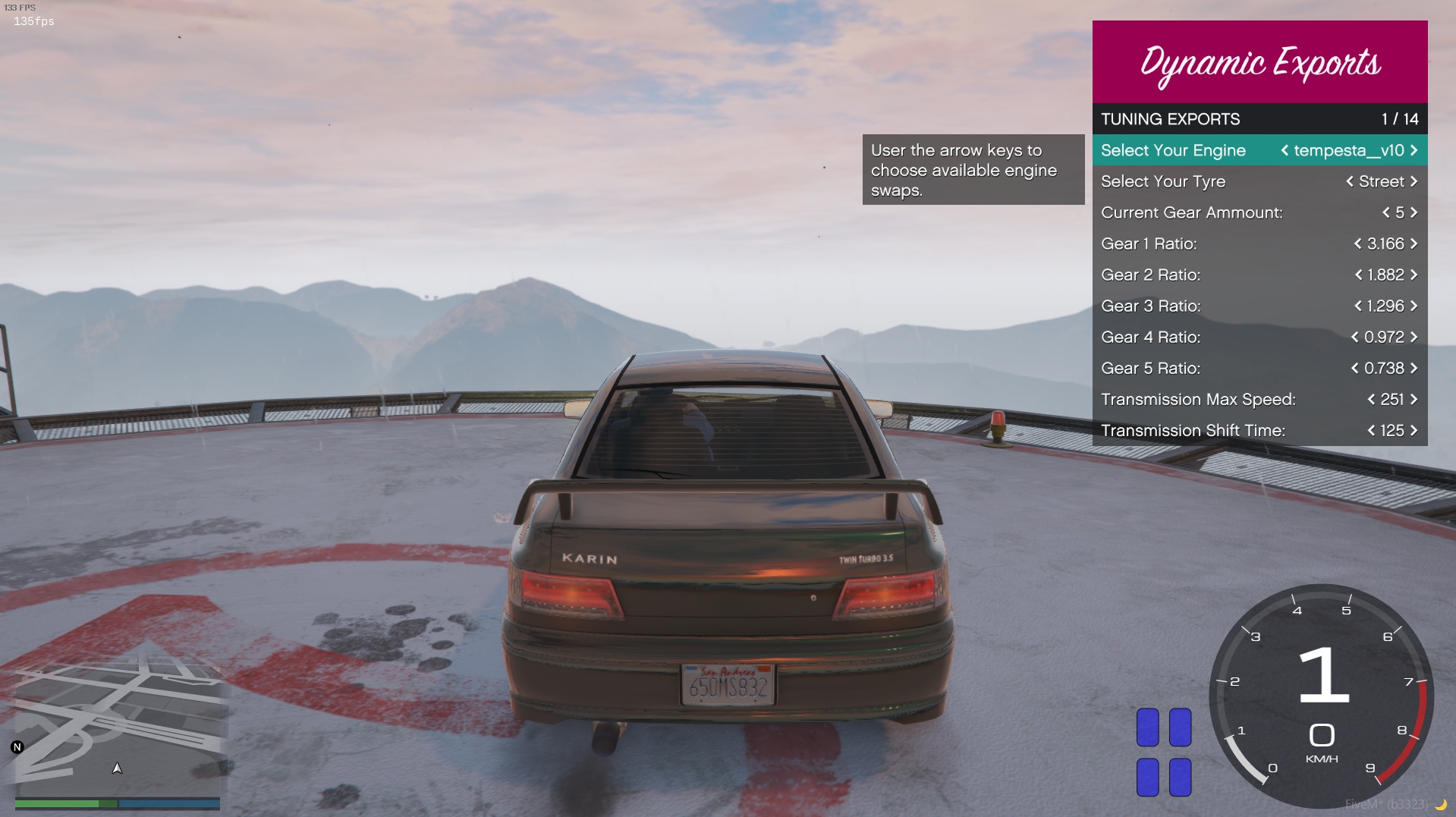Viewport: 1456px width, 817px height.
Task: Lower Gear 3 Ratio from 1.296
Action: pyautogui.click(x=1358, y=306)
